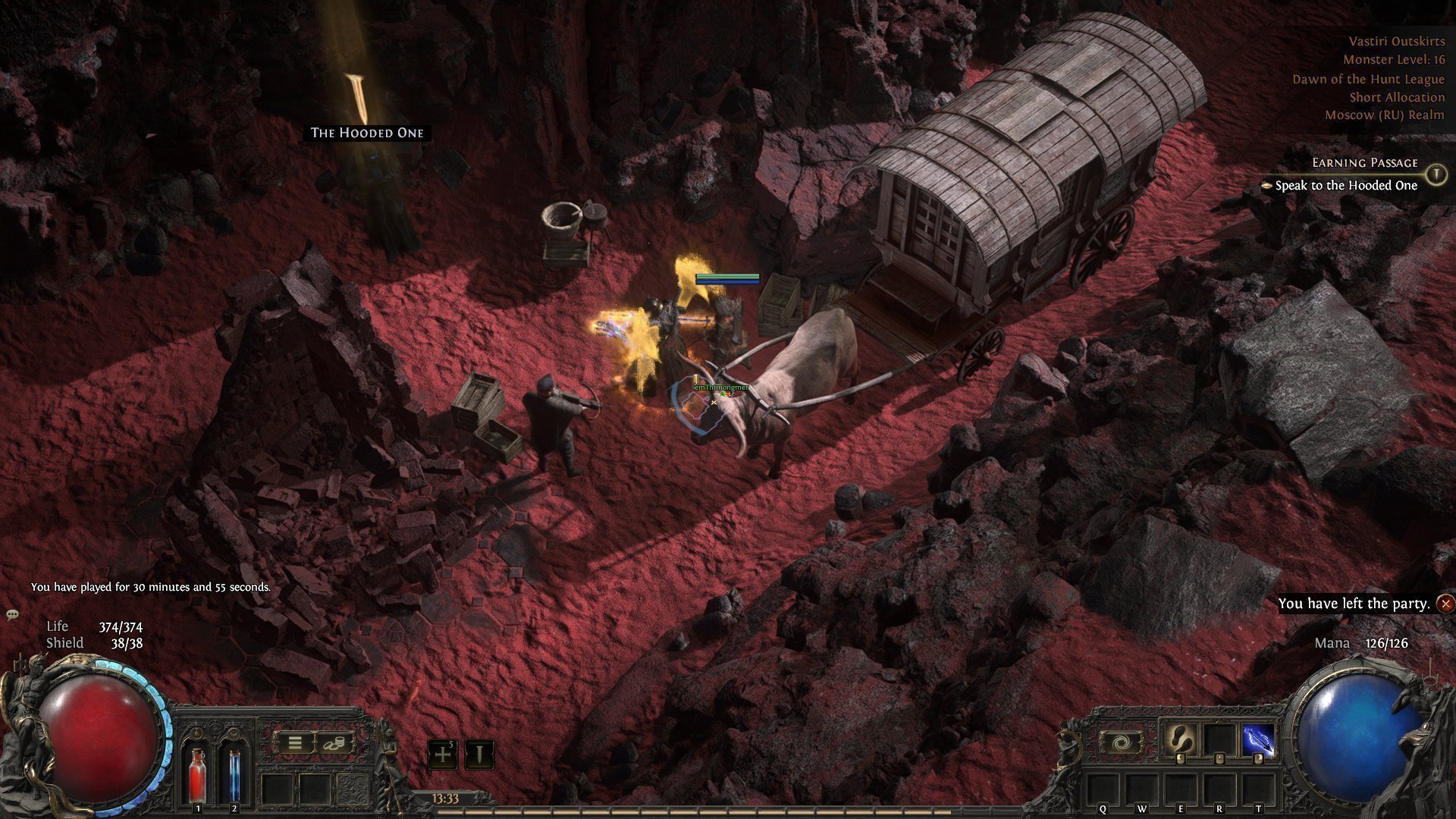Open the chat speech bubble icon
The height and width of the screenshot is (819, 1456).
click(12, 614)
